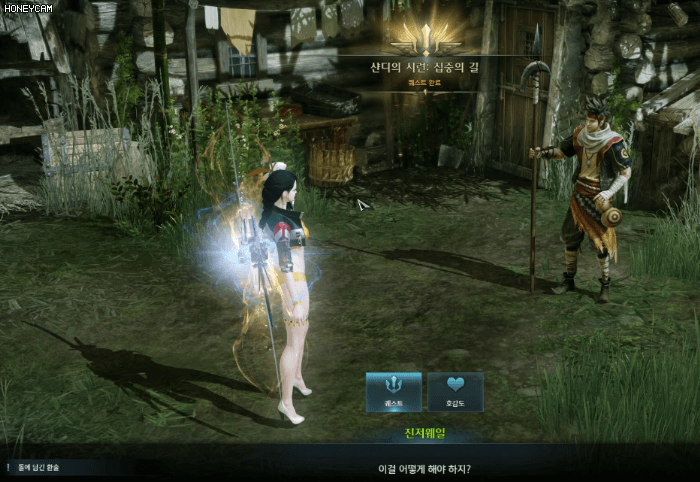Viewport: 700px width, 482px height.
Task: Open the 퀘스트 (Quest) dialogue option
Action: (x=393, y=391)
